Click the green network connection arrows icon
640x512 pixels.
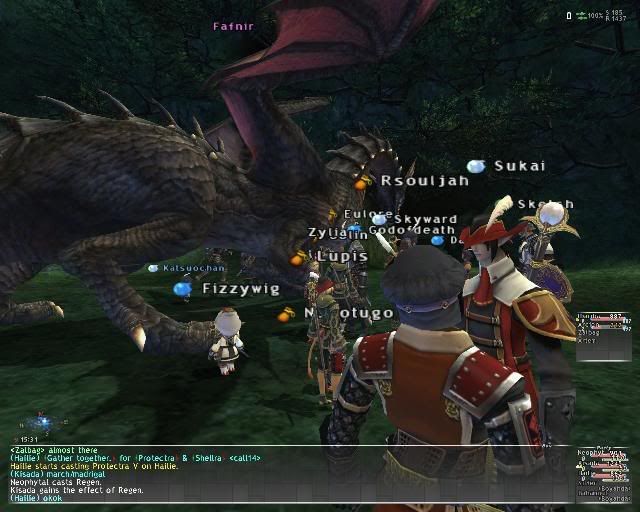coord(581,16)
